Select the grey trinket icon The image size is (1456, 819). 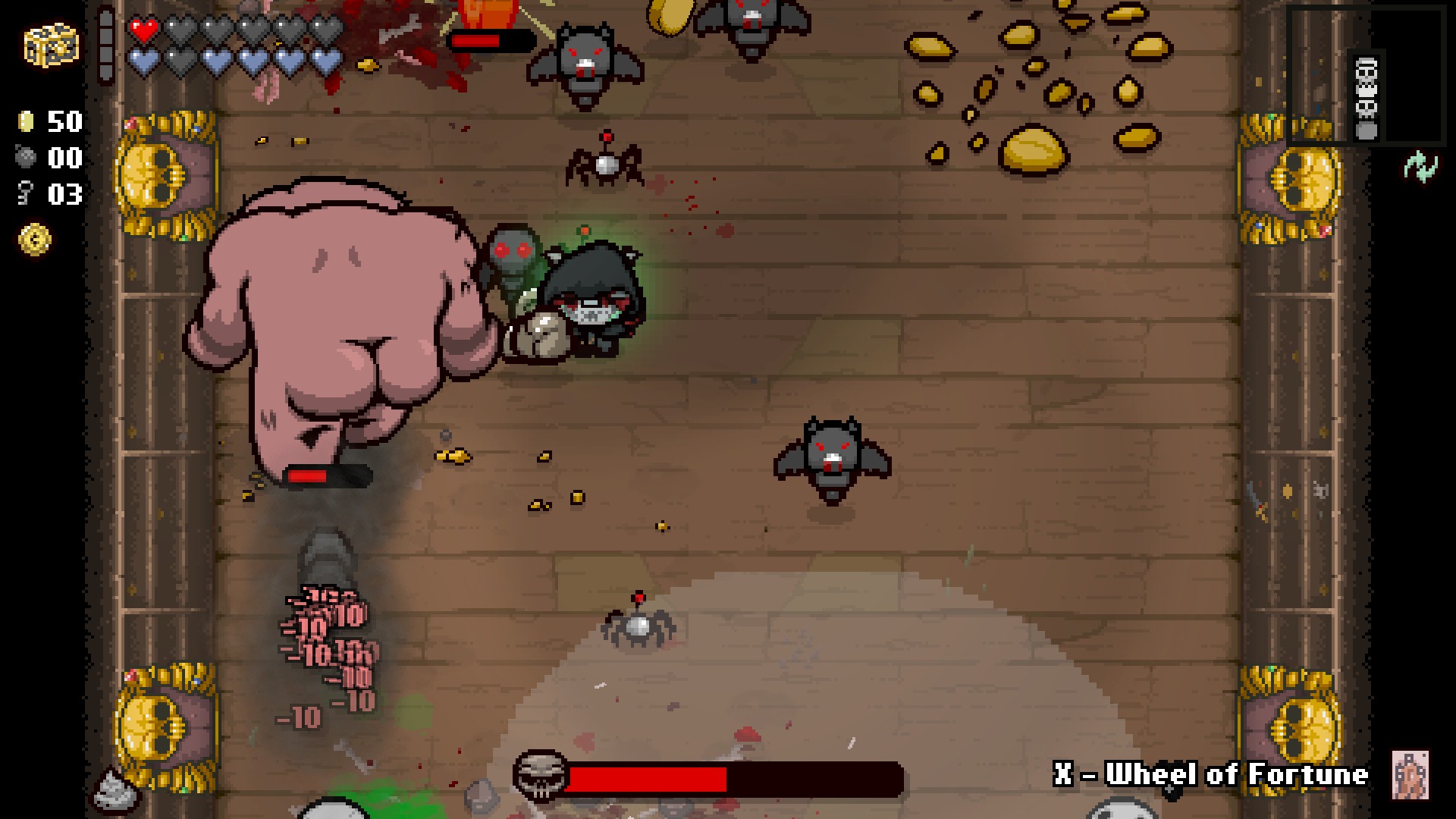(115, 789)
